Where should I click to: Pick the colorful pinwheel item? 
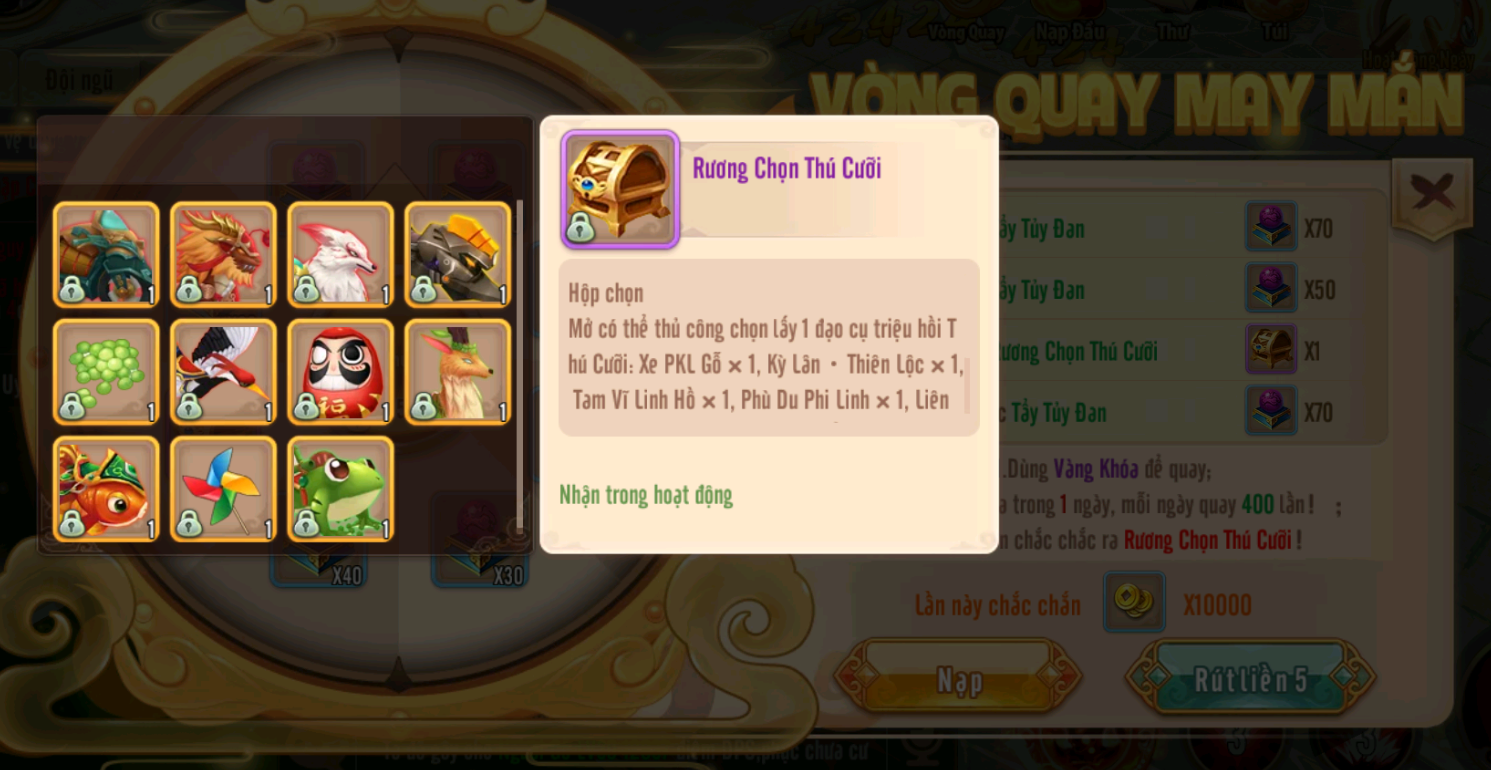pyautogui.click(x=223, y=489)
